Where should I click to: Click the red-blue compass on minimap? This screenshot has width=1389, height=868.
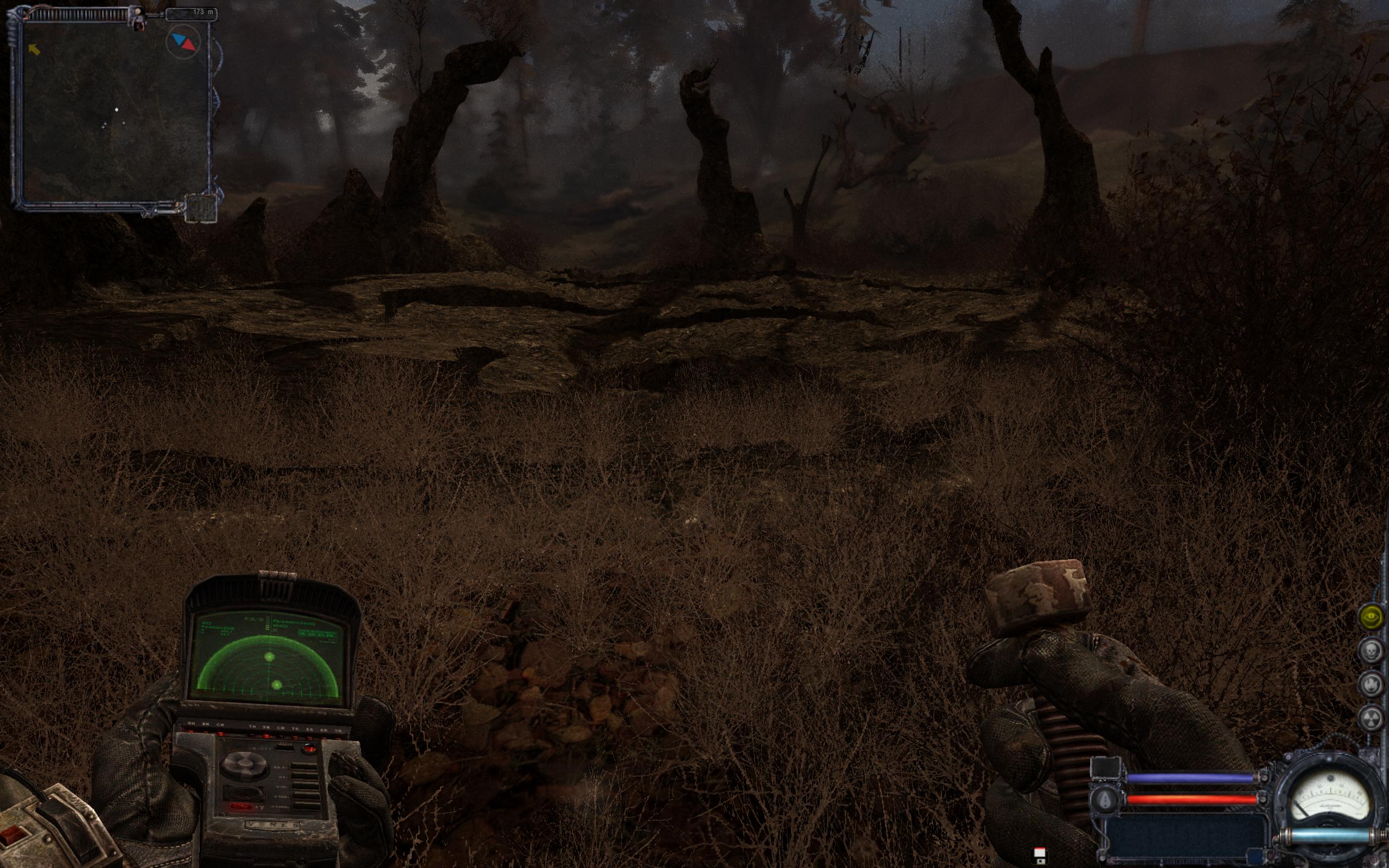click(x=183, y=41)
